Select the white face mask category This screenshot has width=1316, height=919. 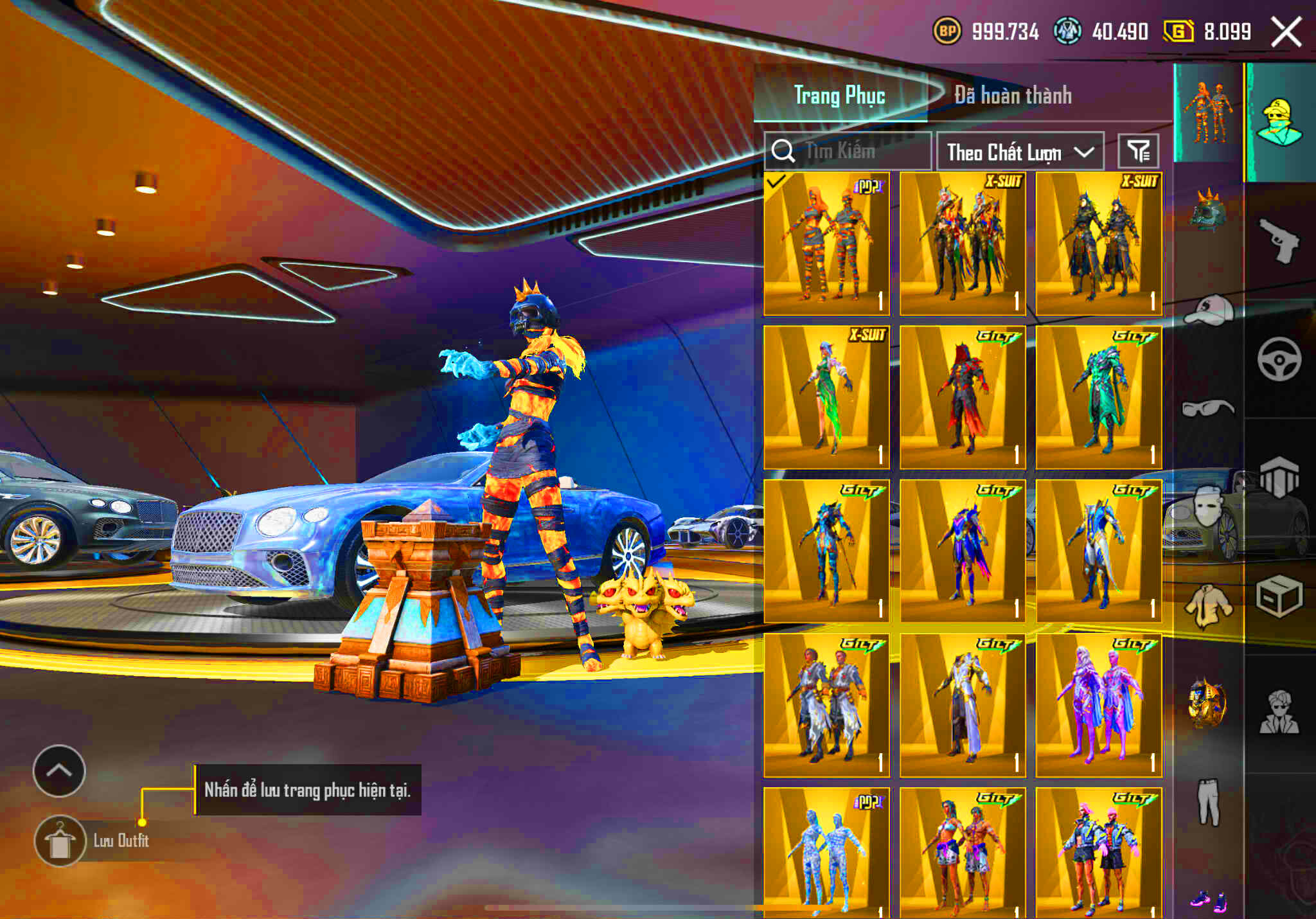pyautogui.click(x=1207, y=504)
